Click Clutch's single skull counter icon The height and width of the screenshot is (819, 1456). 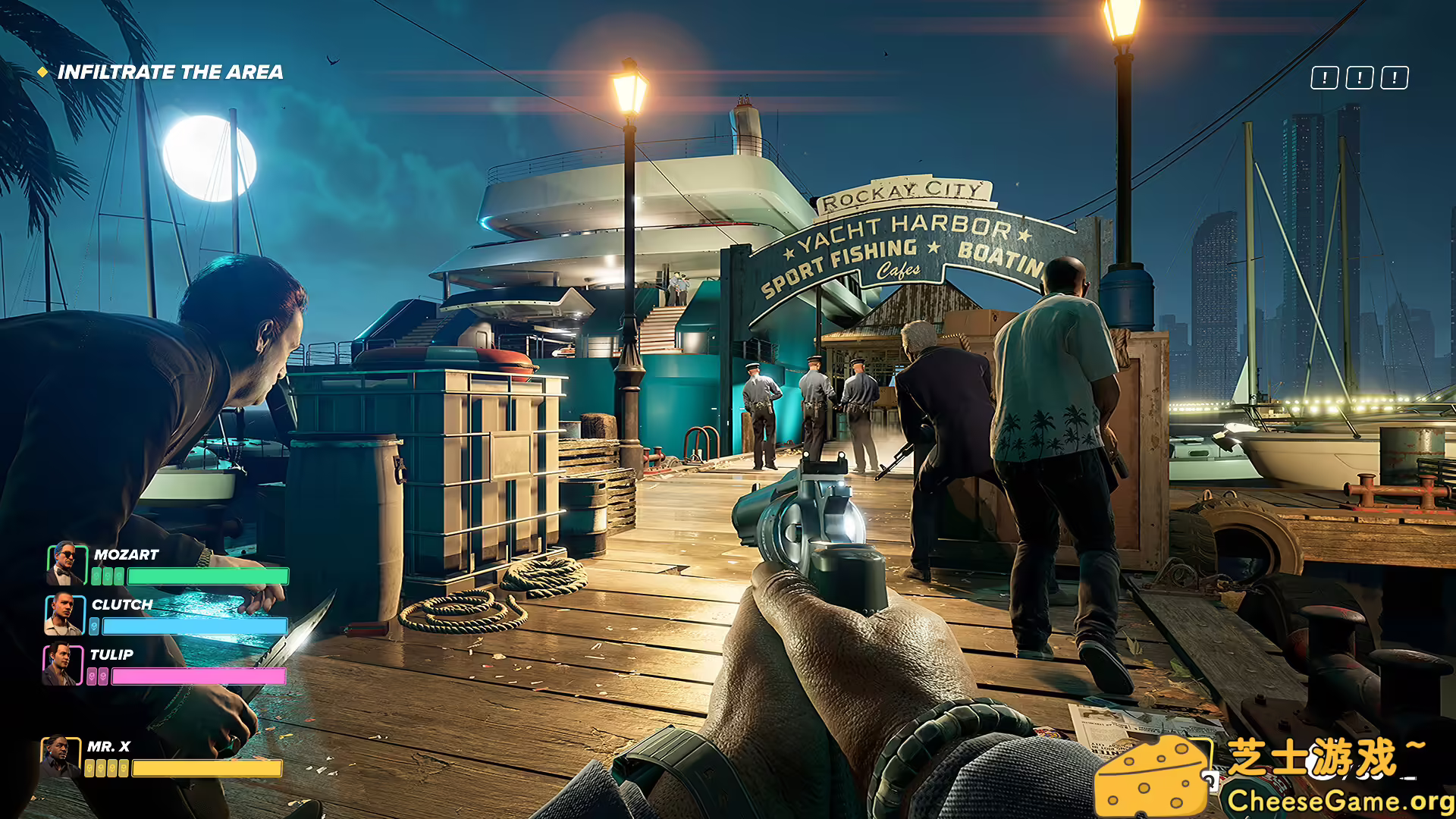(x=93, y=626)
